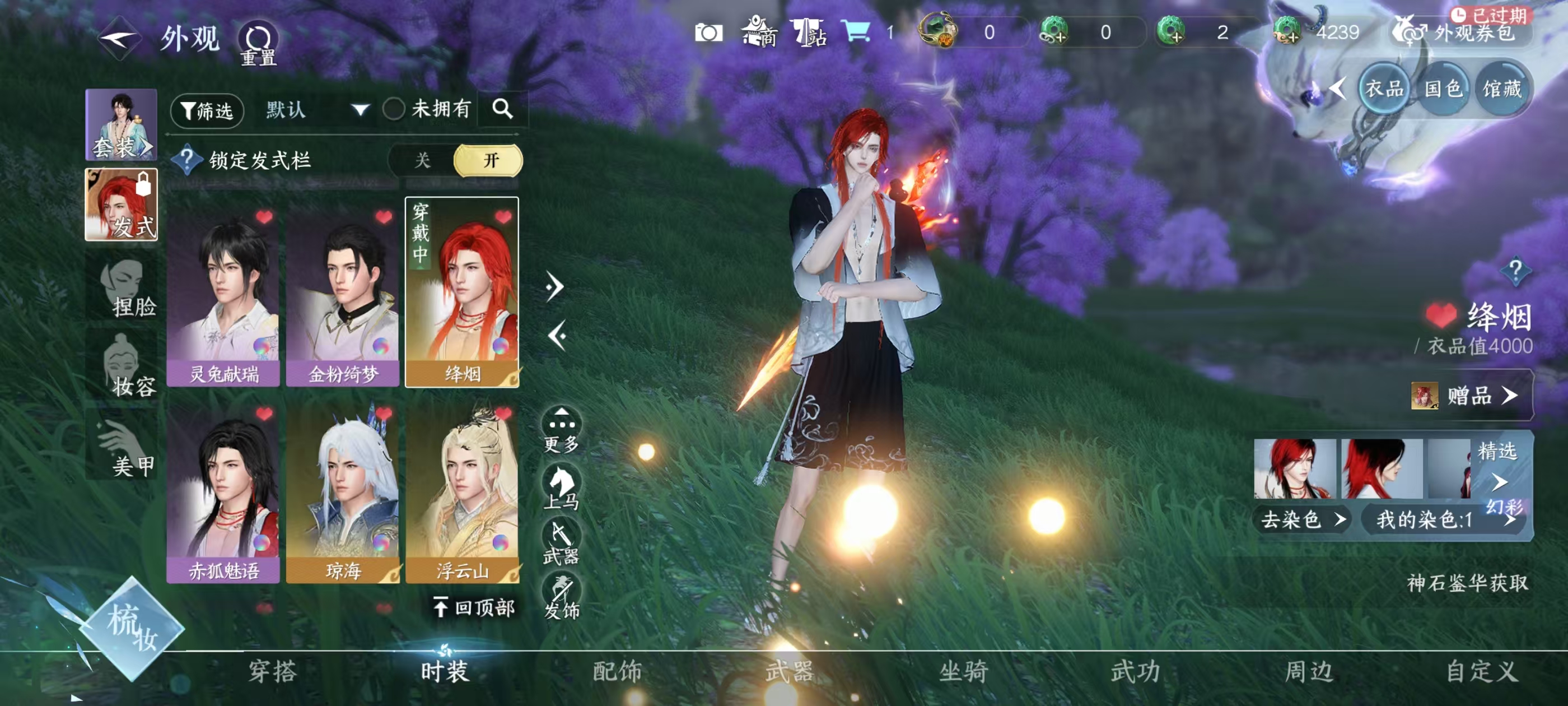This screenshot has width=1568, height=706.
Task: Open the 套装 outfit category
Action: 121,125
